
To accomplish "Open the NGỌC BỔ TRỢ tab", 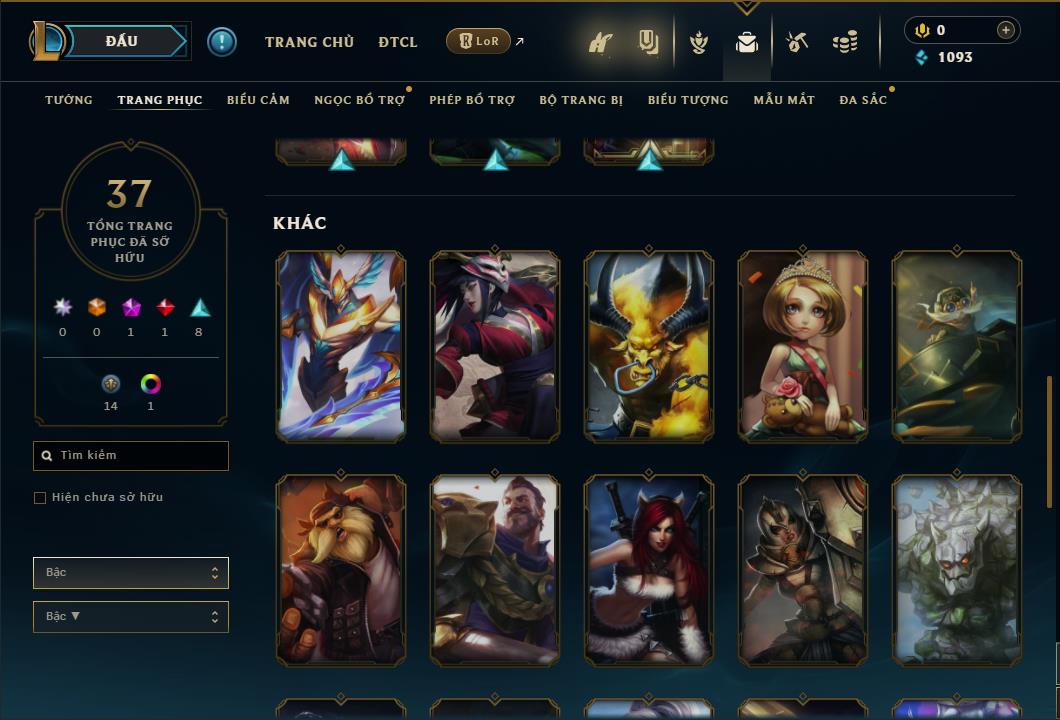I will [359, 100].
